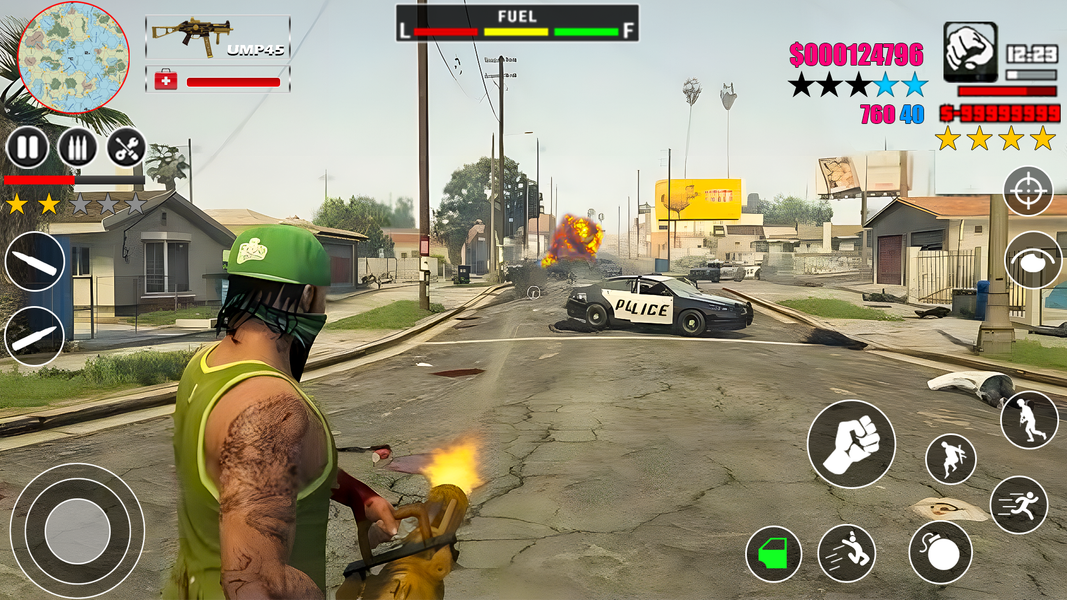Tap the eye view button
This screenshot has height=600, width=1067.
pyautogui.click(x=1034, y=260)
